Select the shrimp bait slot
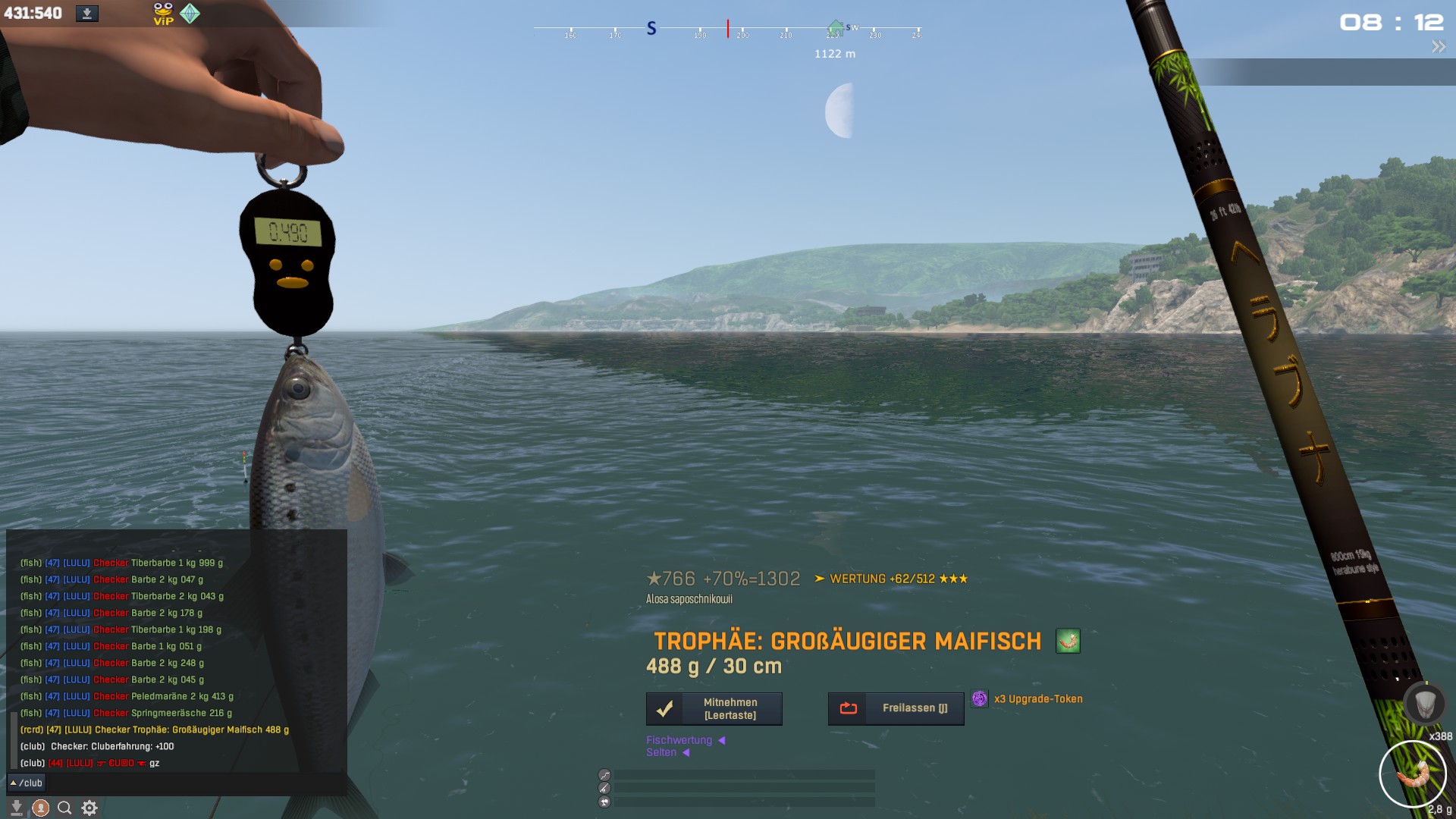The image size is (1456, 819). (x=1412, y=774)
